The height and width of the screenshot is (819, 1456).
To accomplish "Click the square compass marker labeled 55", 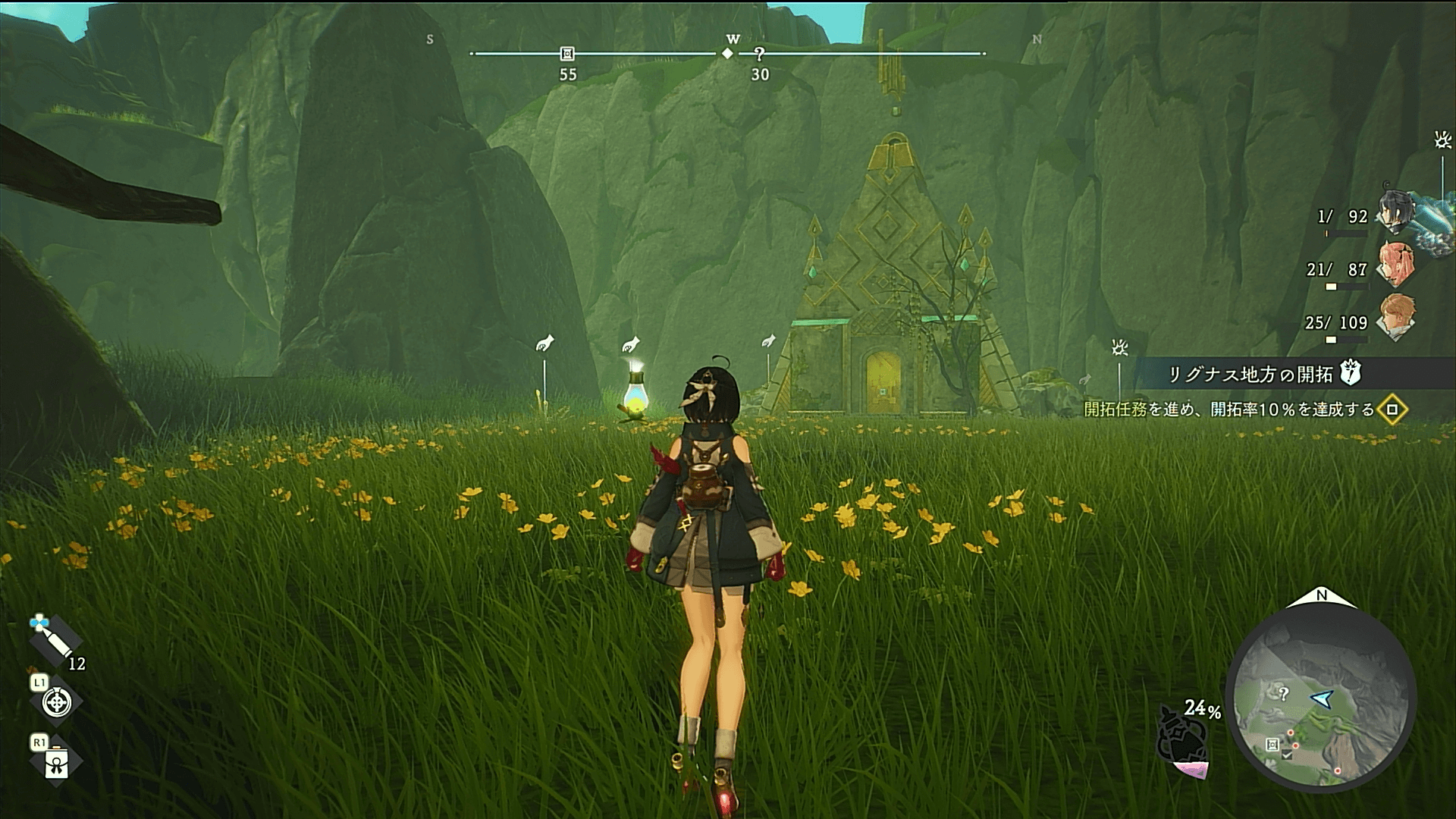I will [567, 54].
